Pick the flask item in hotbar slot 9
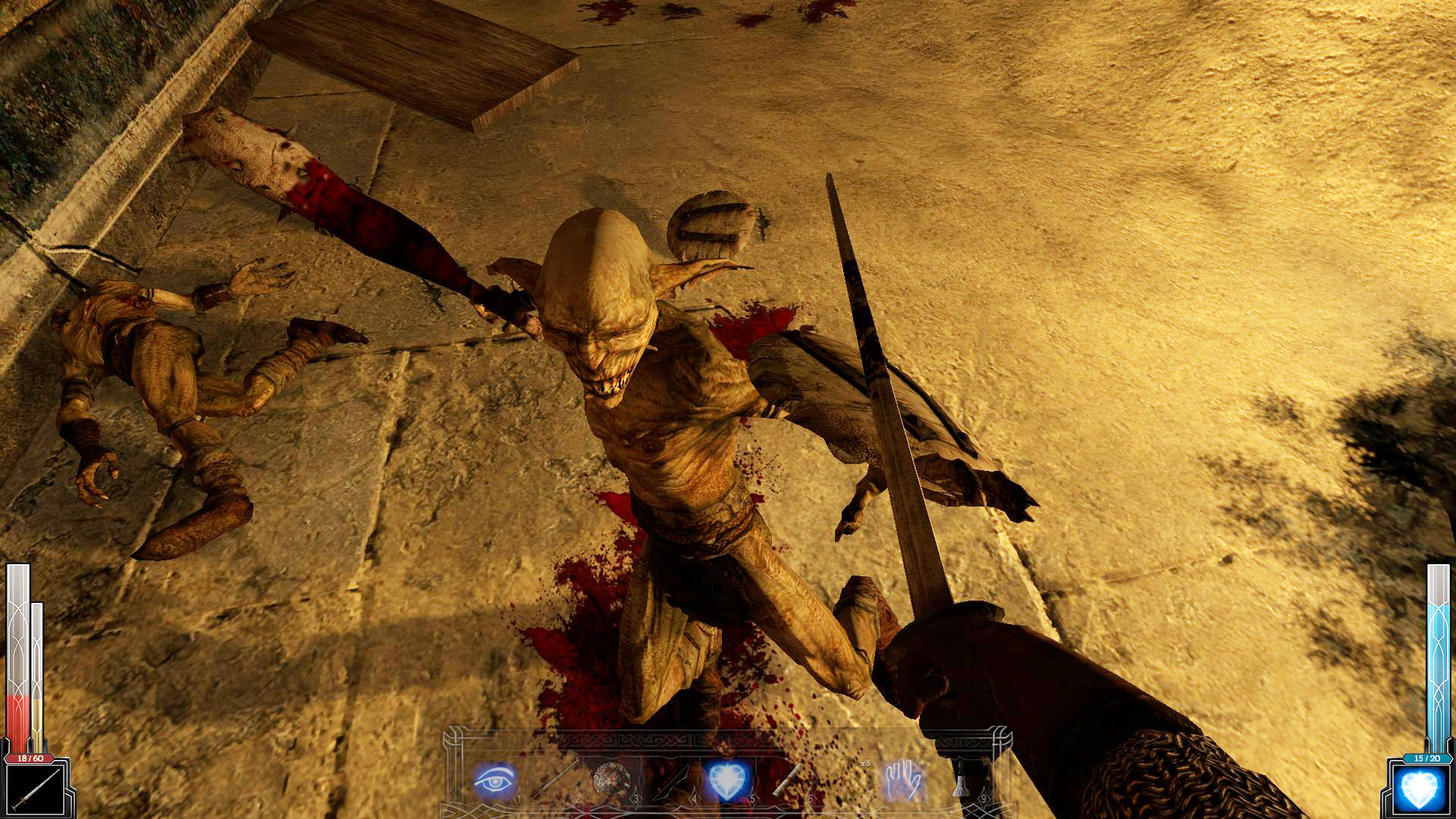 click(960, 785)
